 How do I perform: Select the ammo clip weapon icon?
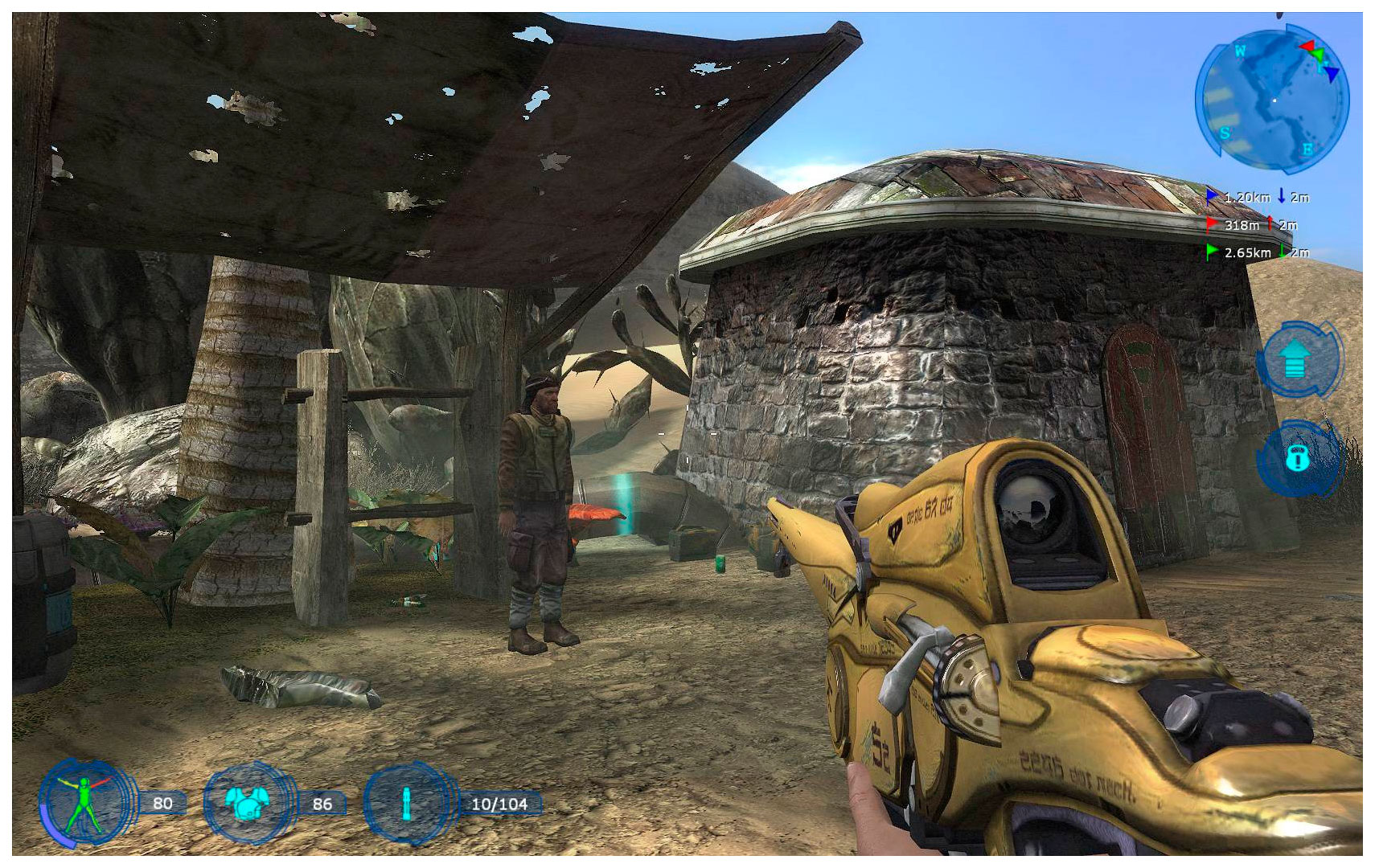(x=407, y=803)
